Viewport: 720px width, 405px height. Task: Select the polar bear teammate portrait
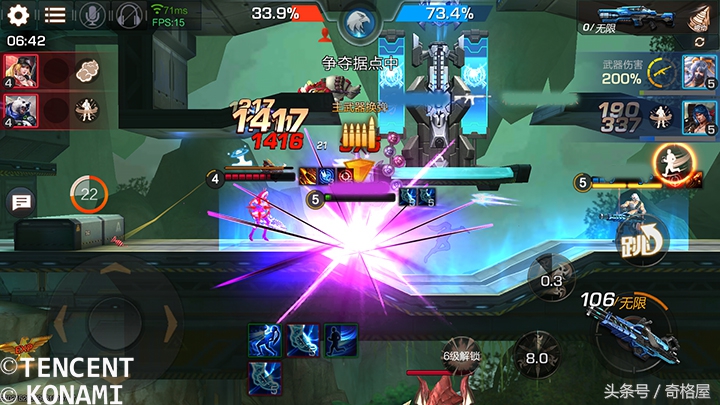tap(21, 108)
